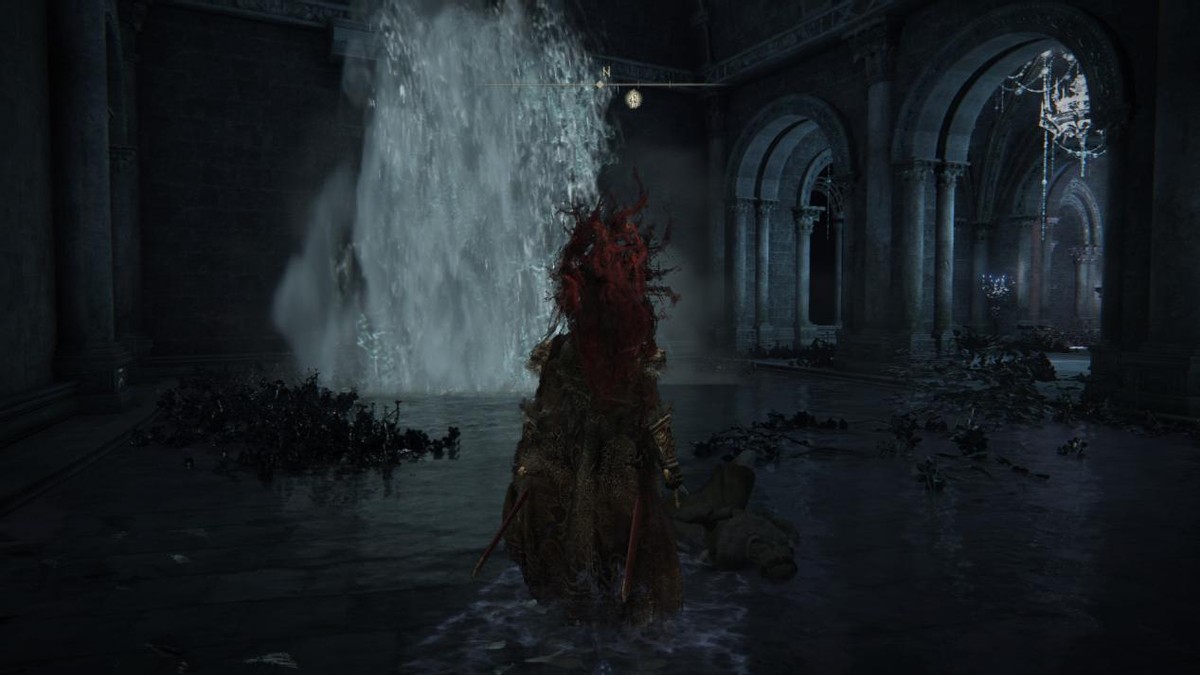This screenshot has height=675, width=1200.
Task: Select the North indicator on the compass bar
Action: (x=605, y=73)
